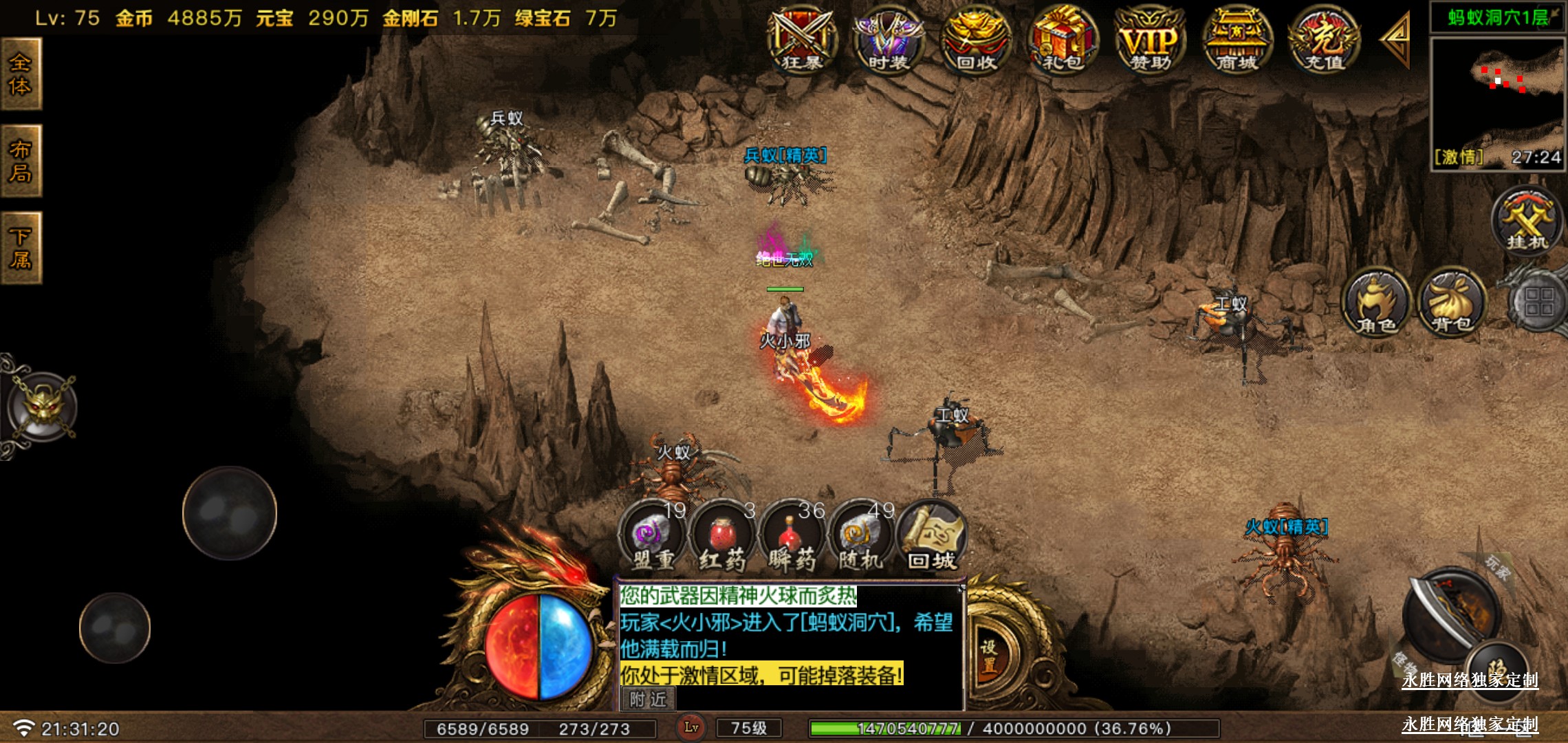
Task: Use the 红药 red potion slot
Action: (722, 538)
